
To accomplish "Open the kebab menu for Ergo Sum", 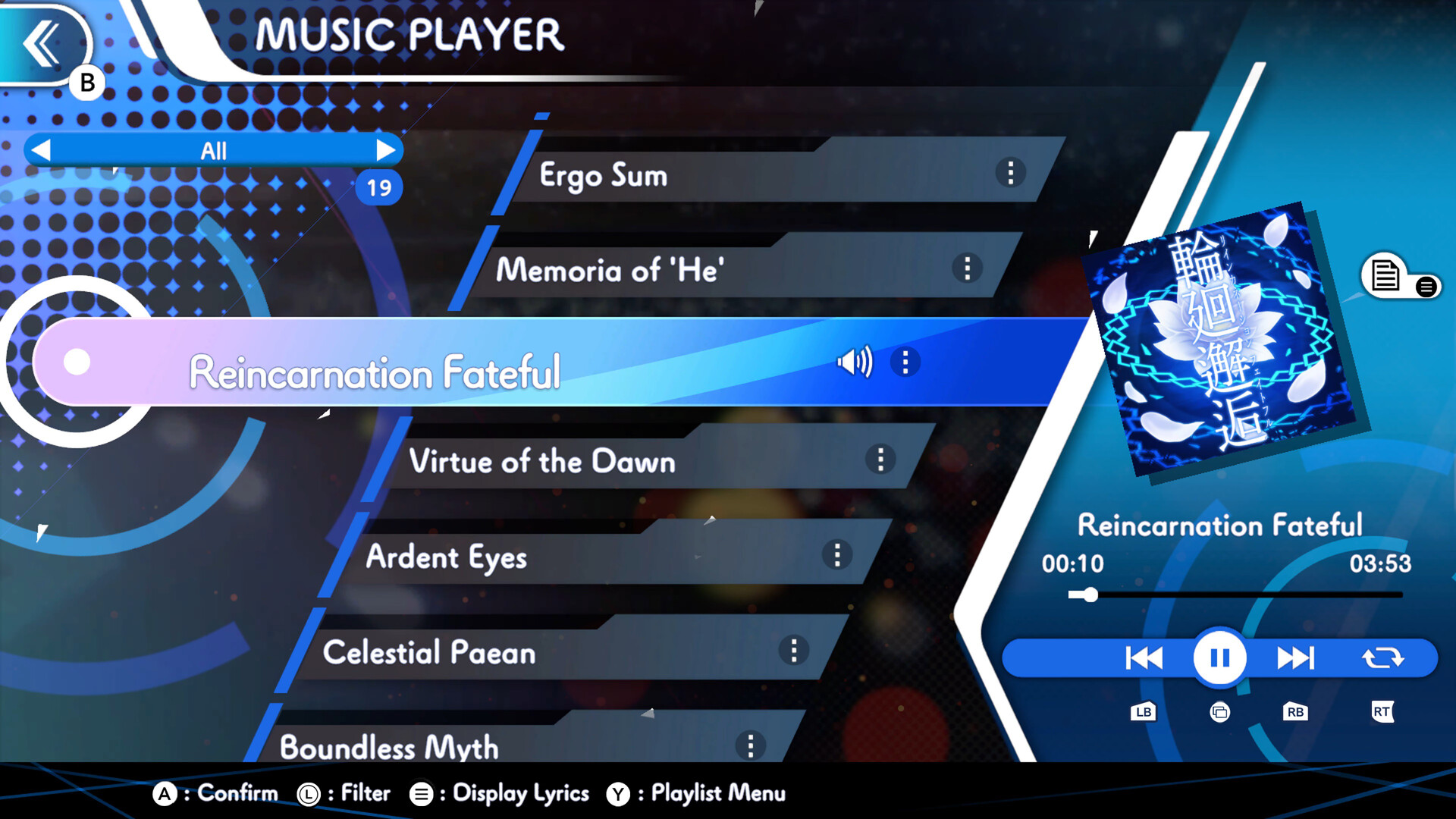I will (x=1011, y=174).
